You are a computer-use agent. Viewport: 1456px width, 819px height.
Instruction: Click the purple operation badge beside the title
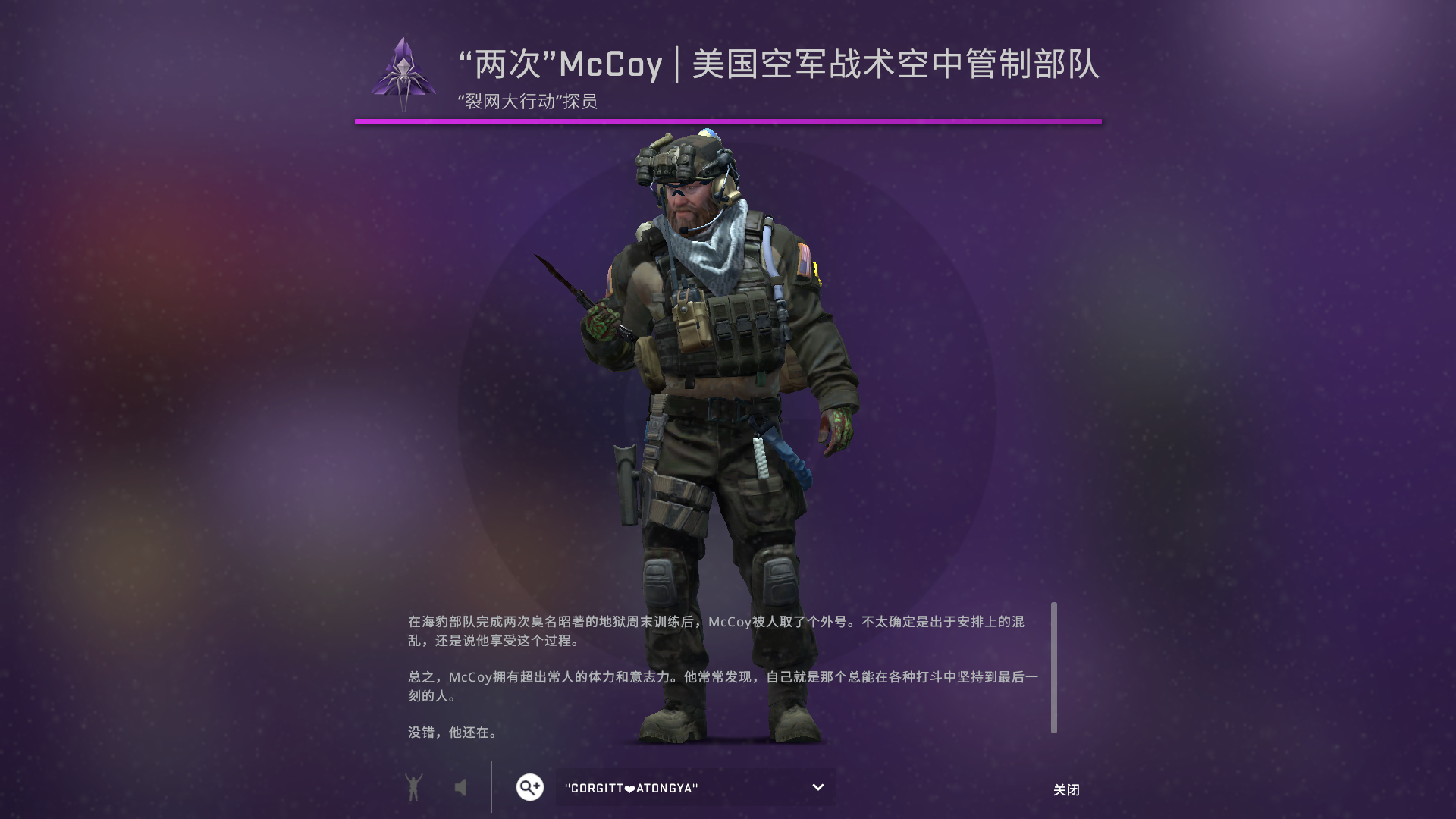click(404, 72)
